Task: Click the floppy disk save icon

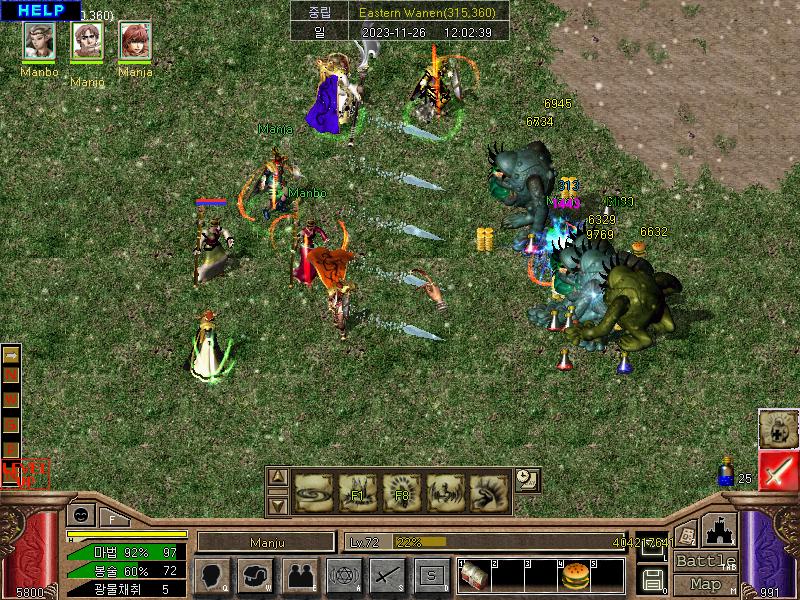Action: [652, 578]
